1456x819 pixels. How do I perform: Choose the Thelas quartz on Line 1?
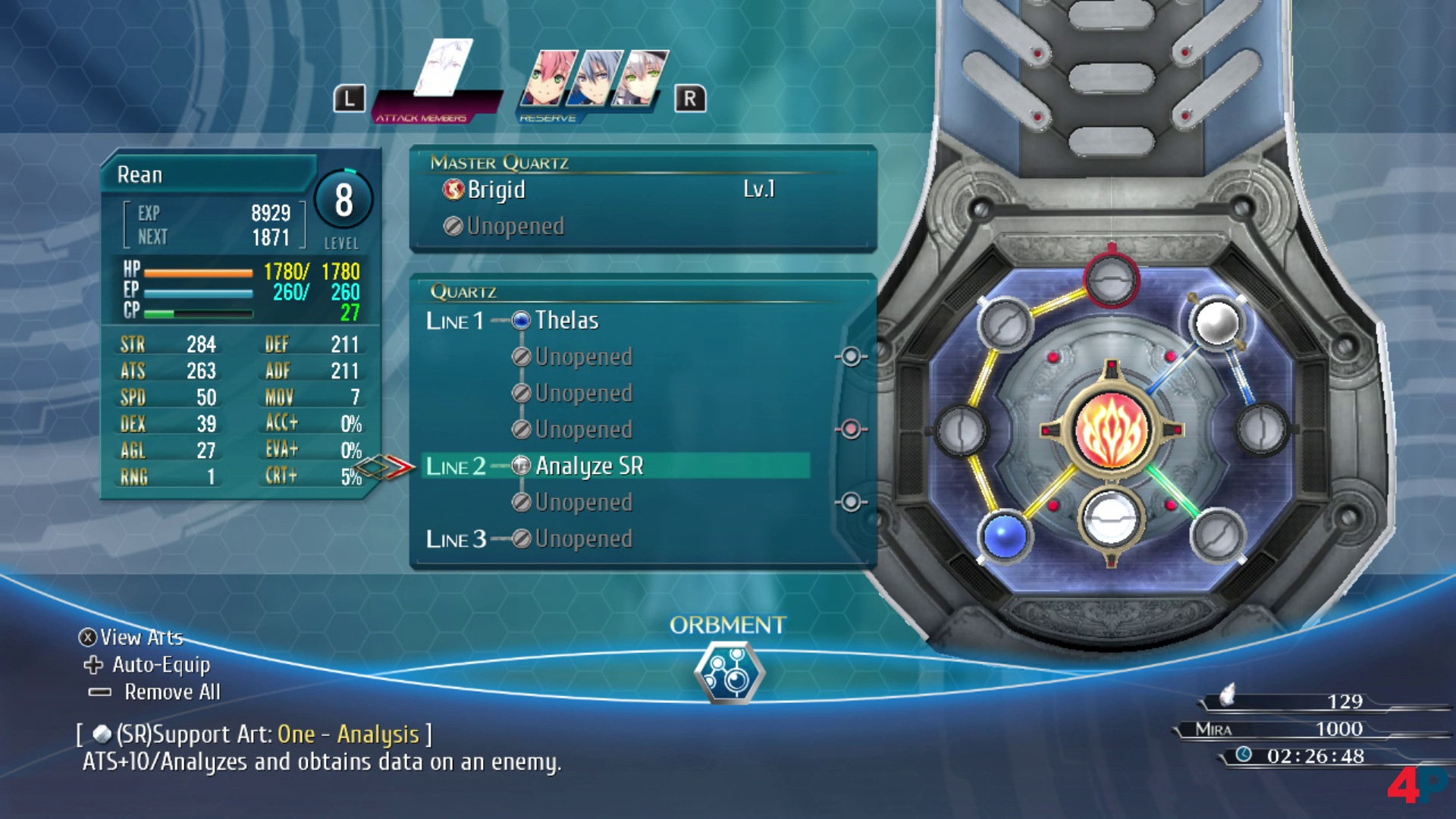(566, 320)
